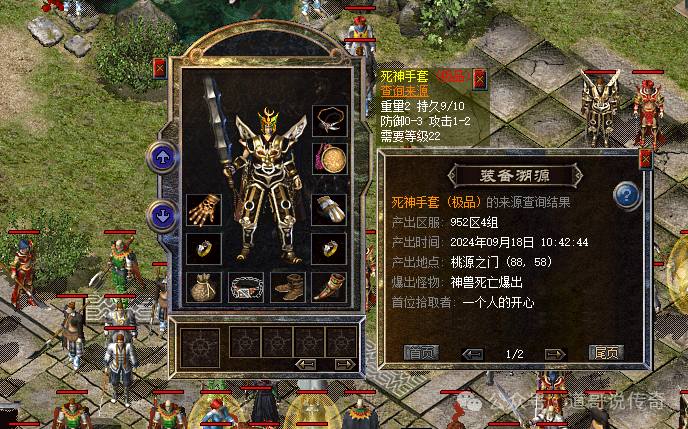The image size is (688, 429).
Task: Select the necklace equipment slot
Action: click(329, 121)
